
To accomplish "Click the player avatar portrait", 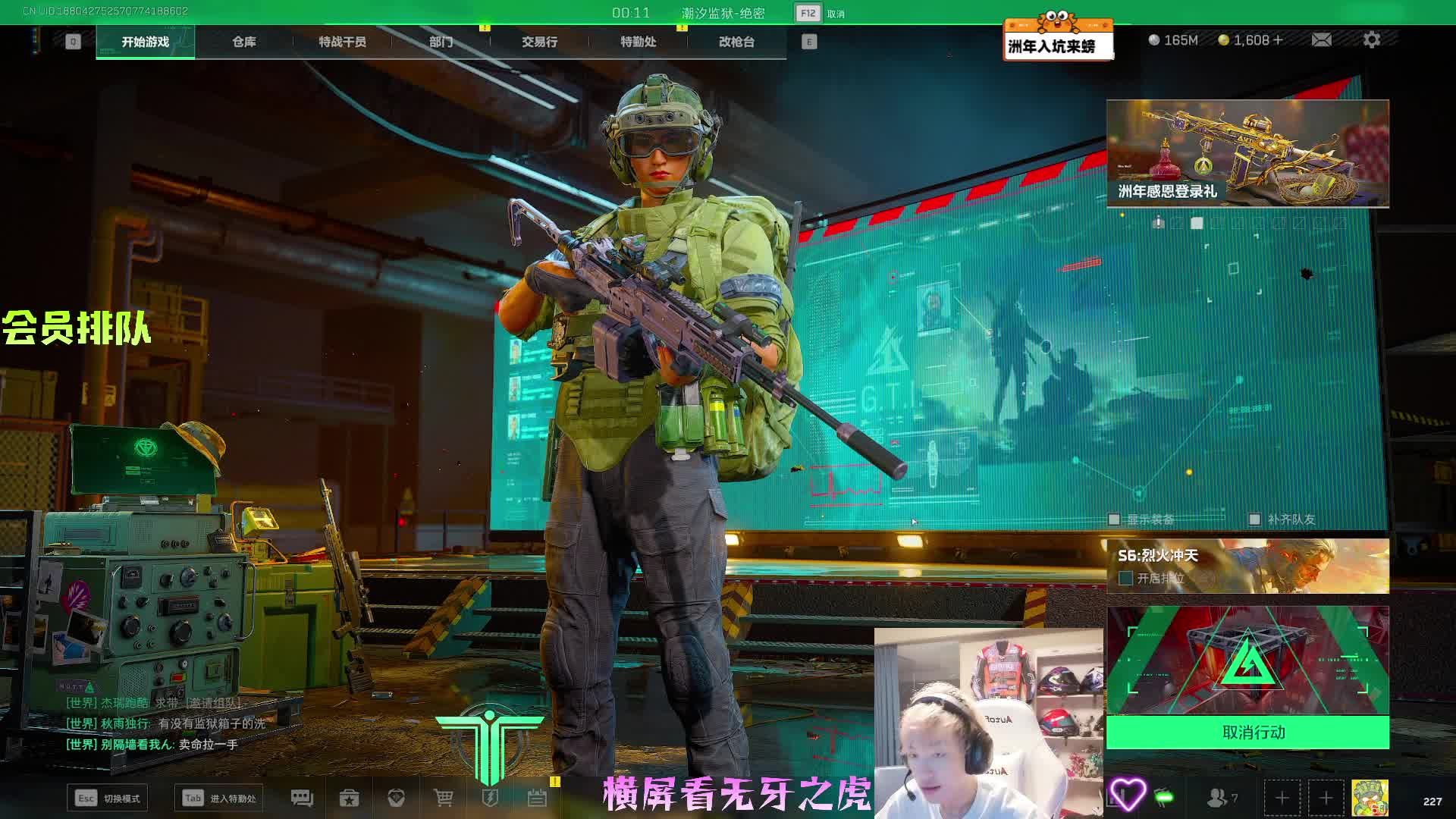I will tap(1370, 798).
